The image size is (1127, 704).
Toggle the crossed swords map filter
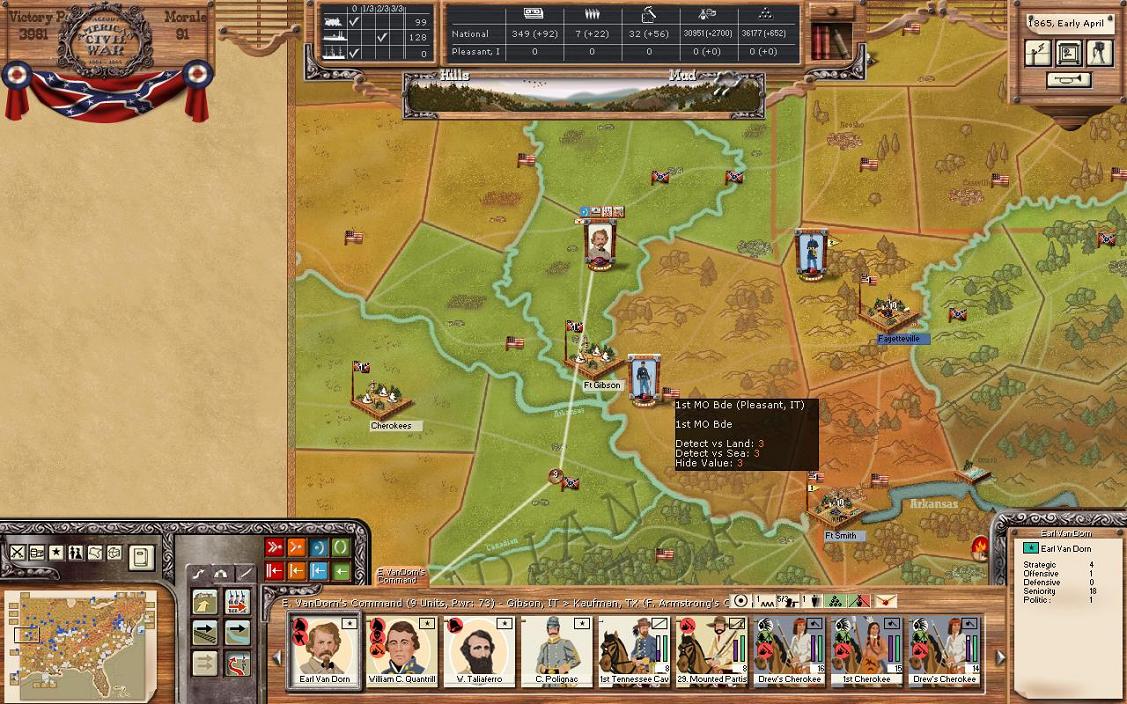click(17, 552)
